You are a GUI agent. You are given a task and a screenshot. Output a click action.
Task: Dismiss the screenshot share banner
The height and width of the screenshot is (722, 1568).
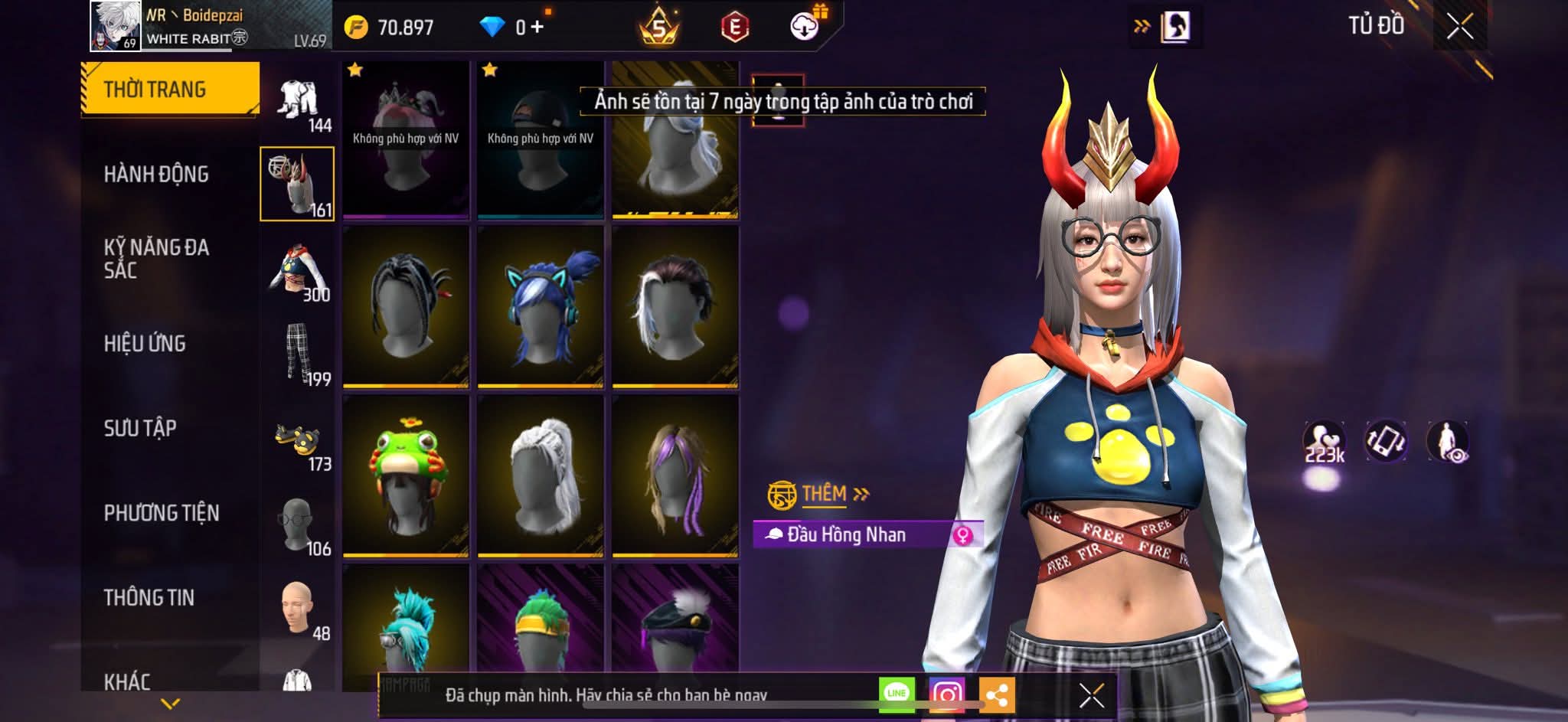(1091, 696)
